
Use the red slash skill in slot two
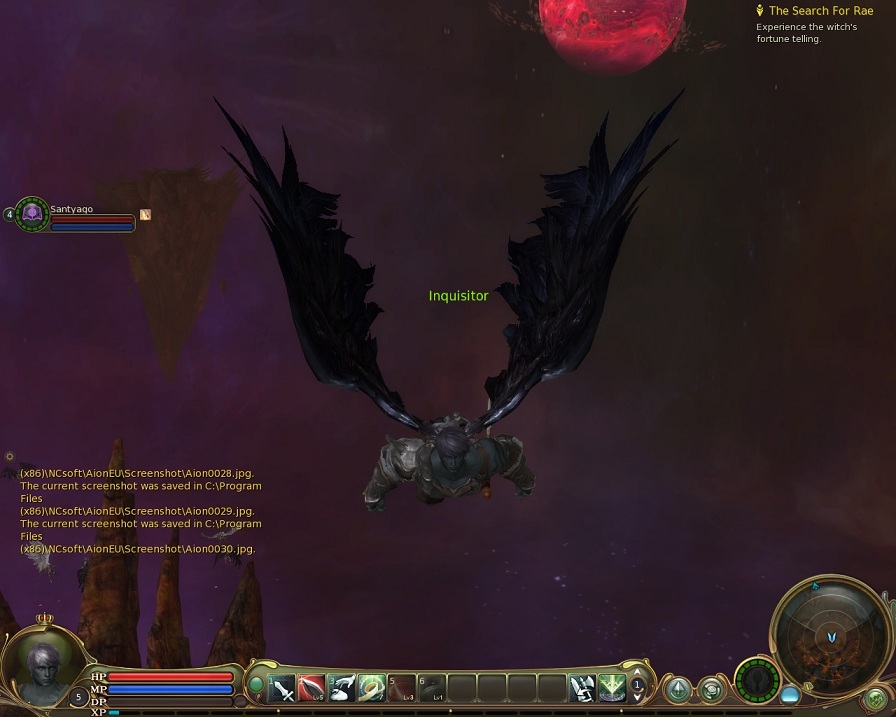point(312,688)
